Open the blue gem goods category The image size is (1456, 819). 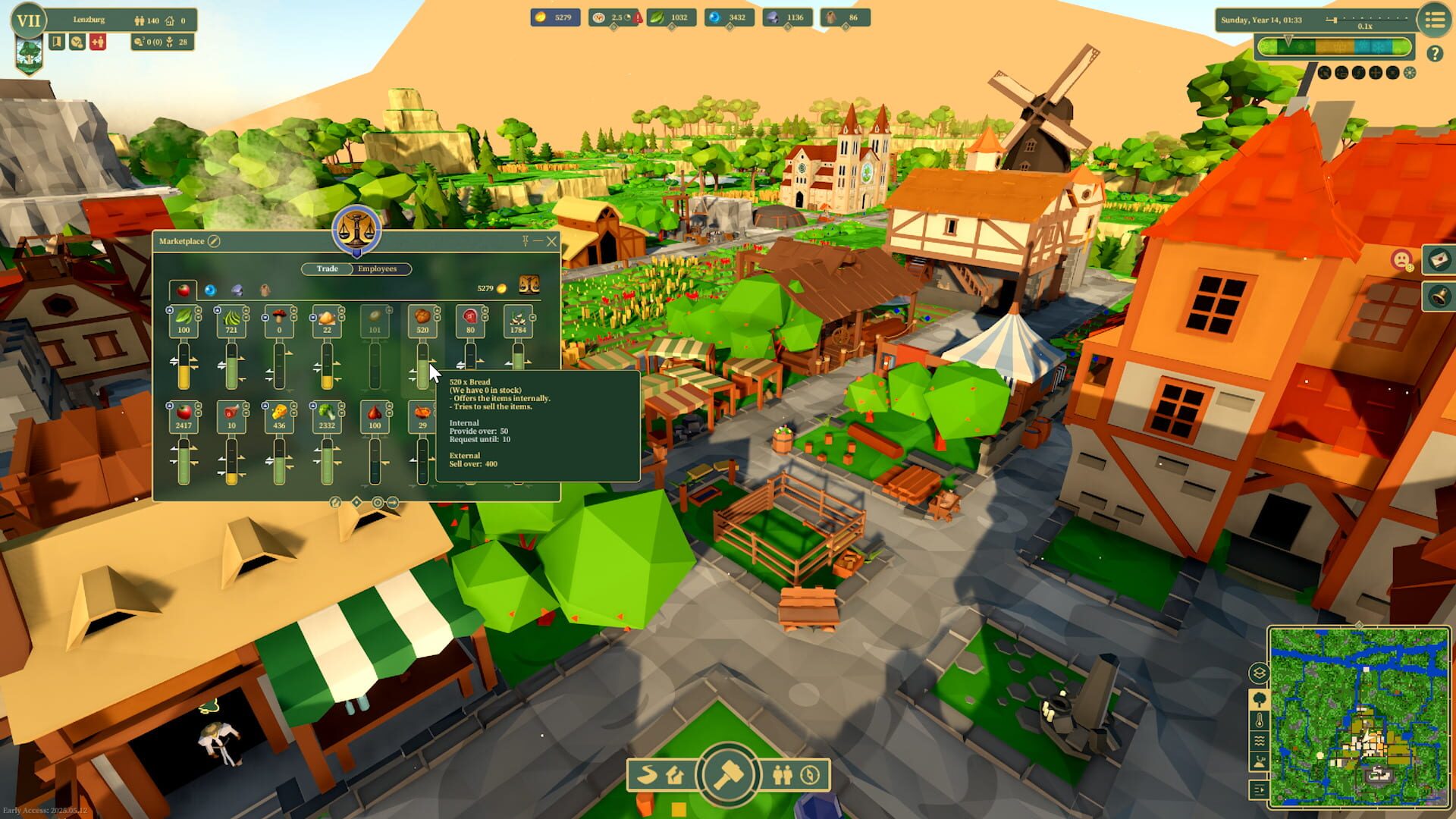[x=210, y=290]
